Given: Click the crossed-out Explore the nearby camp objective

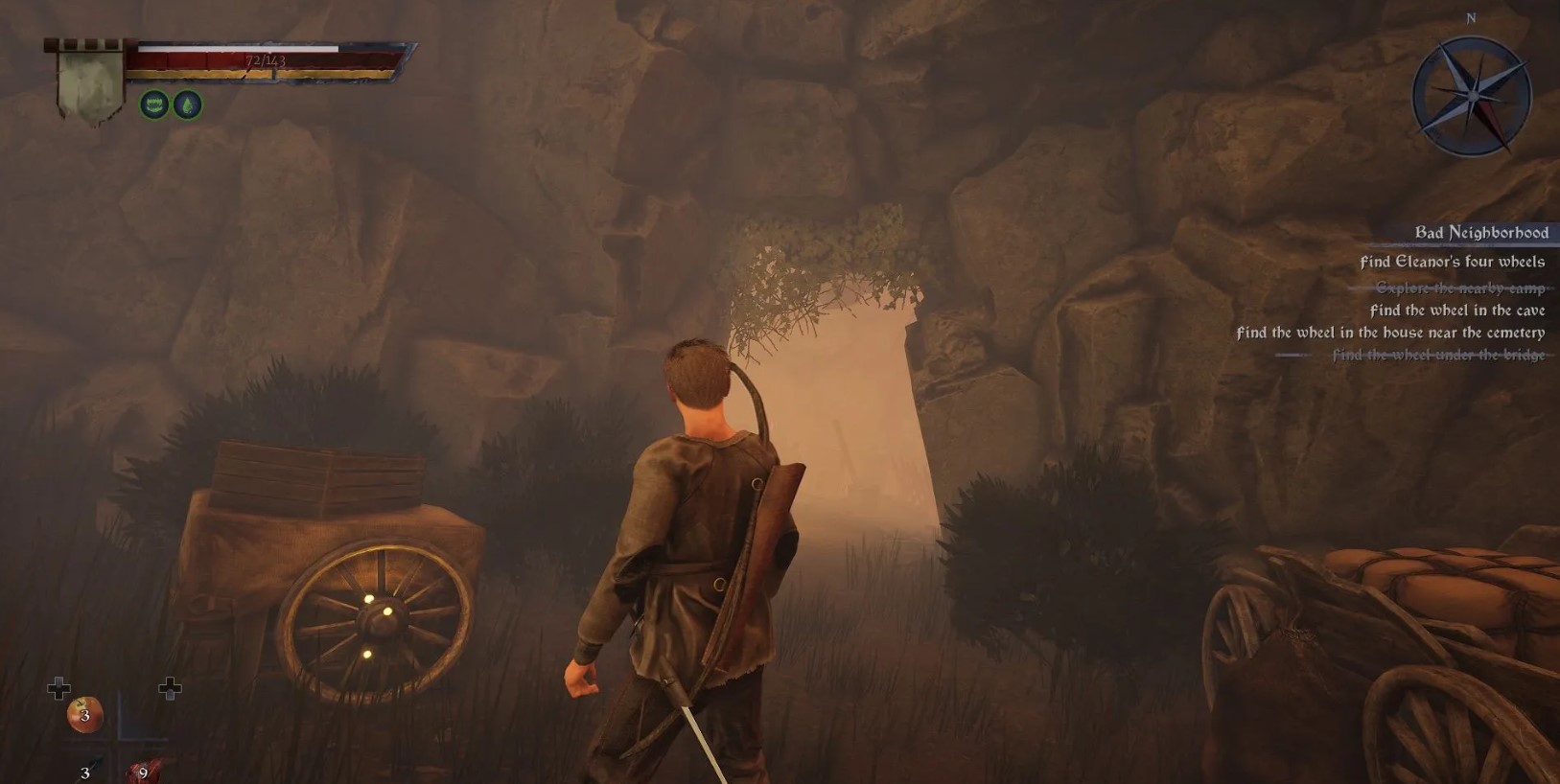Looking at the screenshot, I should point(1459,288).
